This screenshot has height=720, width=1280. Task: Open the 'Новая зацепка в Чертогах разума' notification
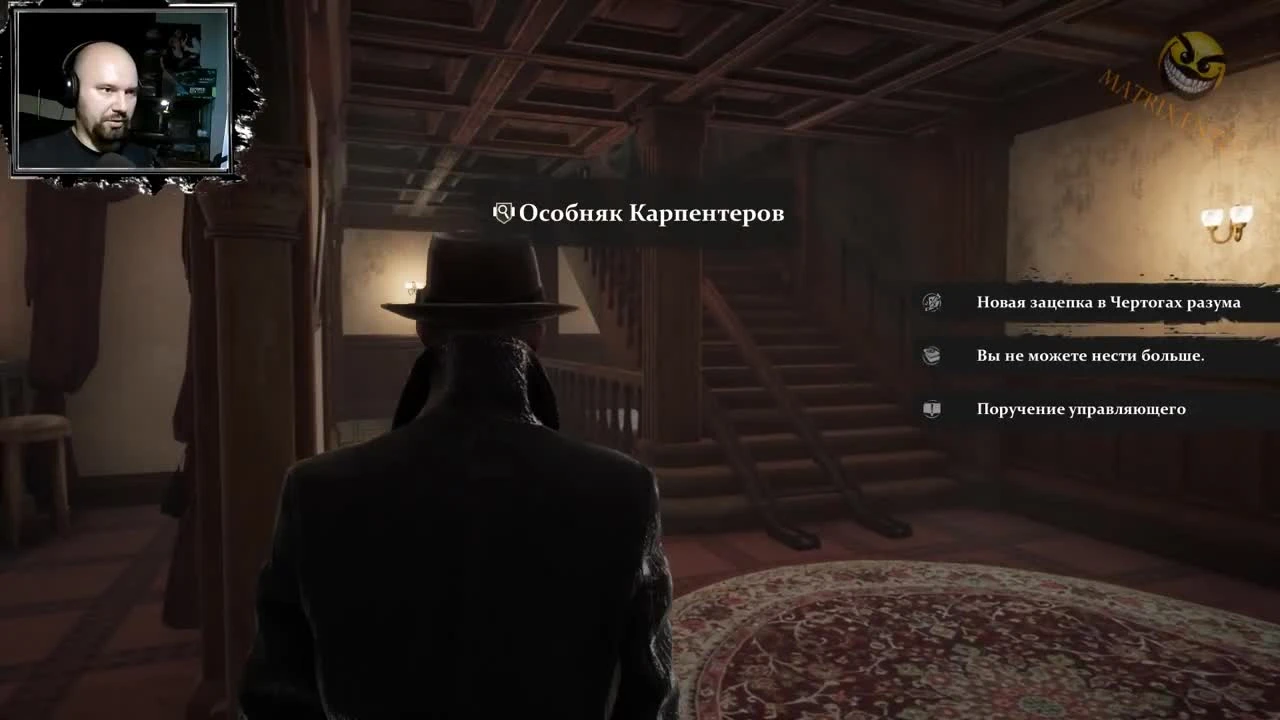coord(1107,301)
